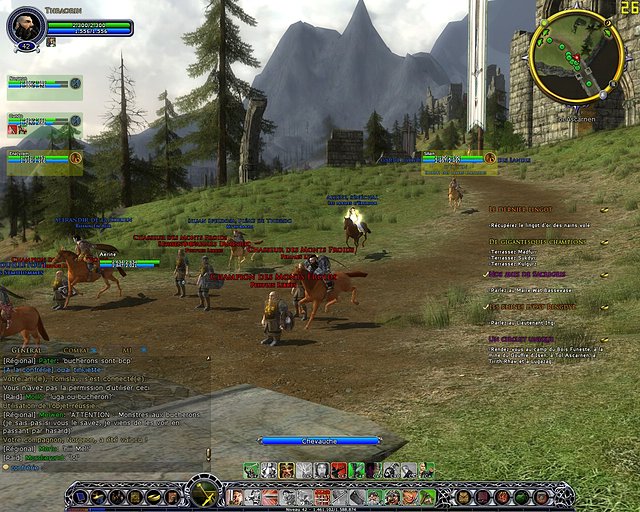The image size is (640, 512).
Task: Select the 'Un cercelet unique' quest
Action: tap(524, 339)
